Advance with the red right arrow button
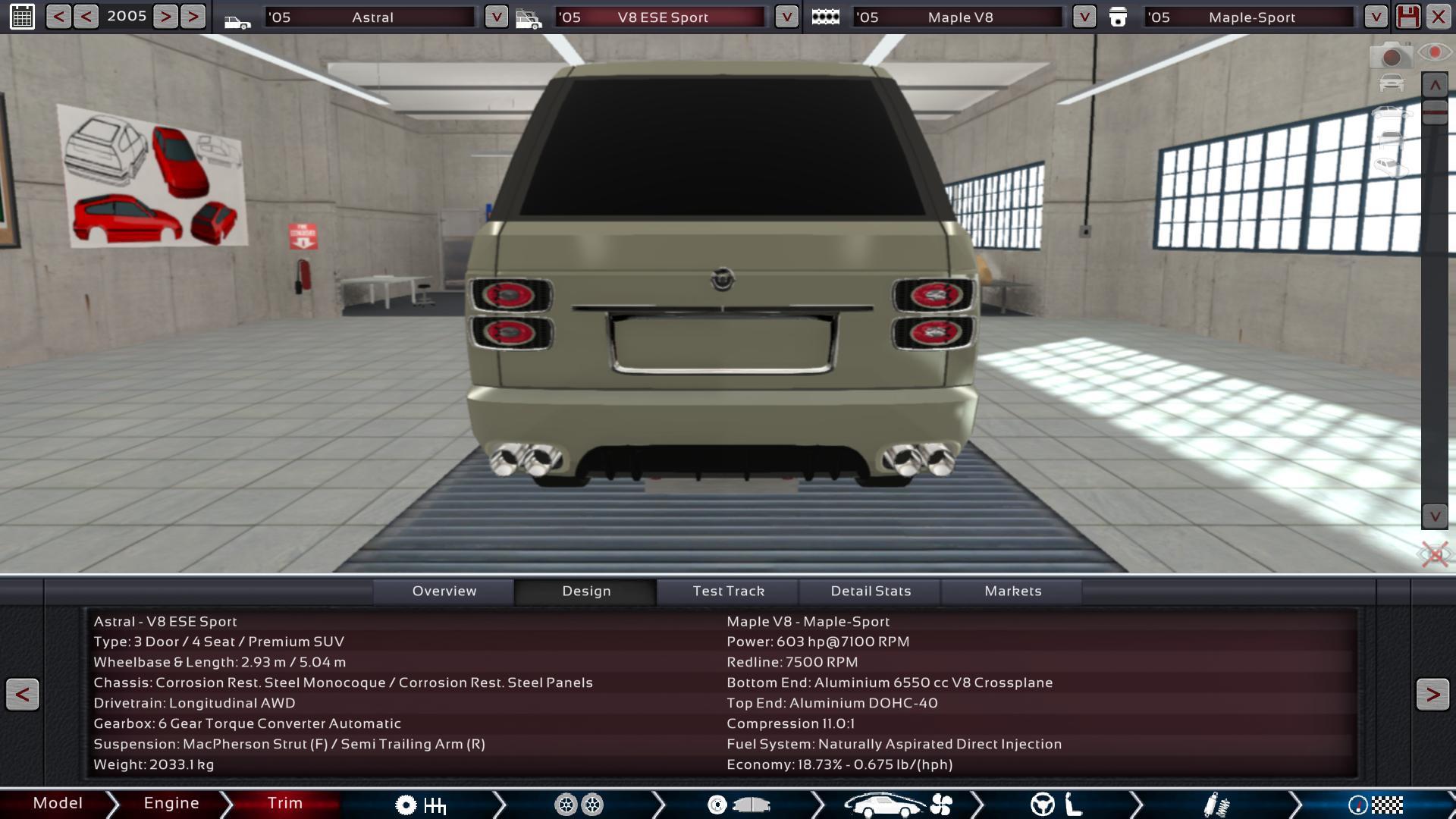The width and height of the screenshot is (1456, 819). (1432, 694)
